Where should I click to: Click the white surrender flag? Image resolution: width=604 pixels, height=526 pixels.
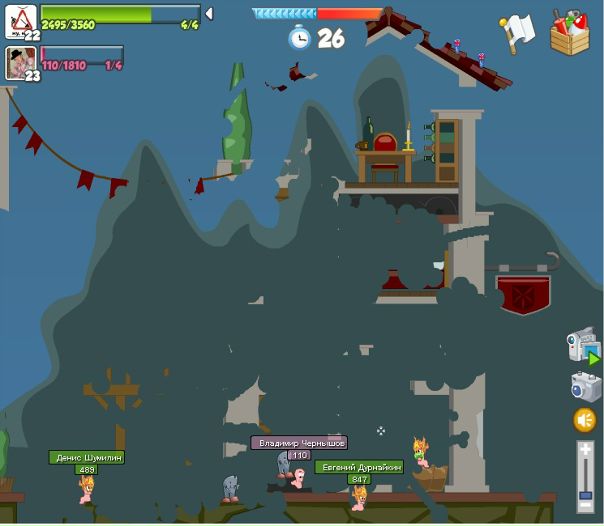tap(518, 32)
